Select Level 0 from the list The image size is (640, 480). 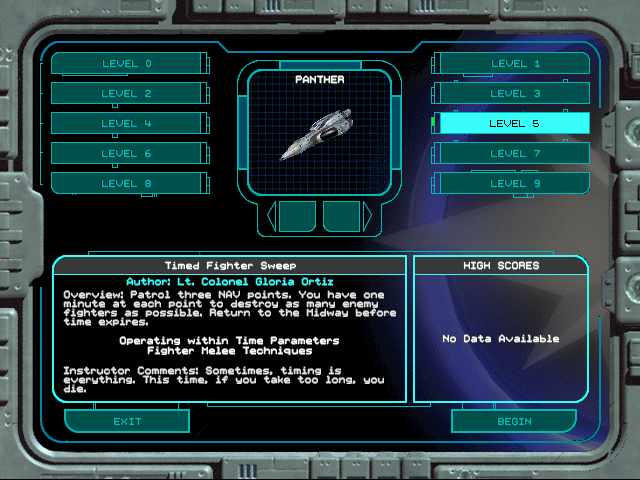(126, 64)
